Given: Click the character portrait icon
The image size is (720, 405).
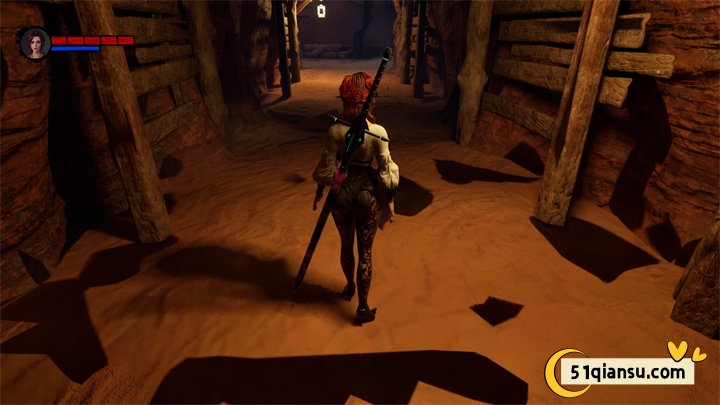Looking at the screenshot, I should [34, 43].
